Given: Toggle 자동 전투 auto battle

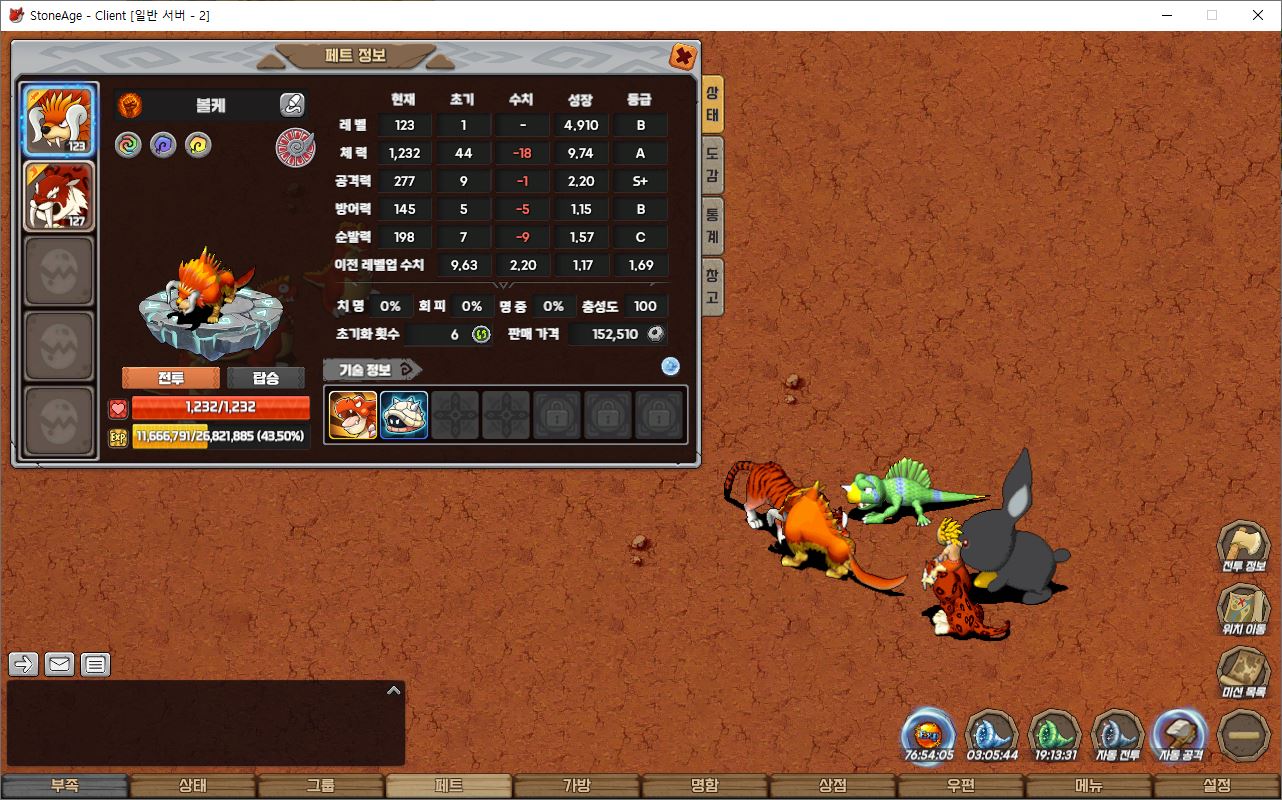Looking at the screenshot, I should click(x=1116, y=737).
